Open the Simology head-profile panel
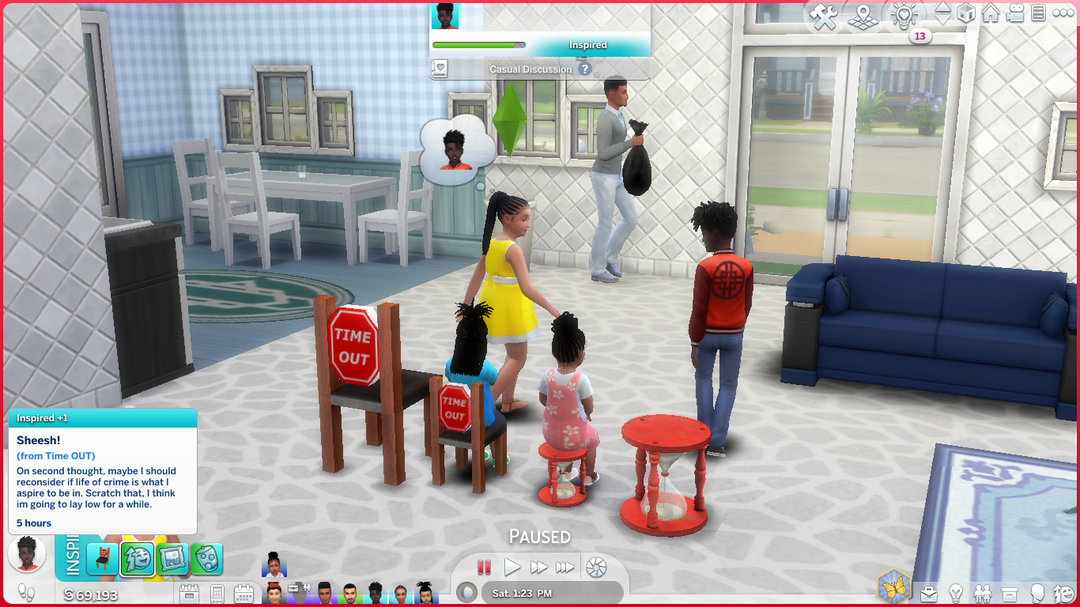The height and width of the screenshot is (607, 1080). 1038,593
